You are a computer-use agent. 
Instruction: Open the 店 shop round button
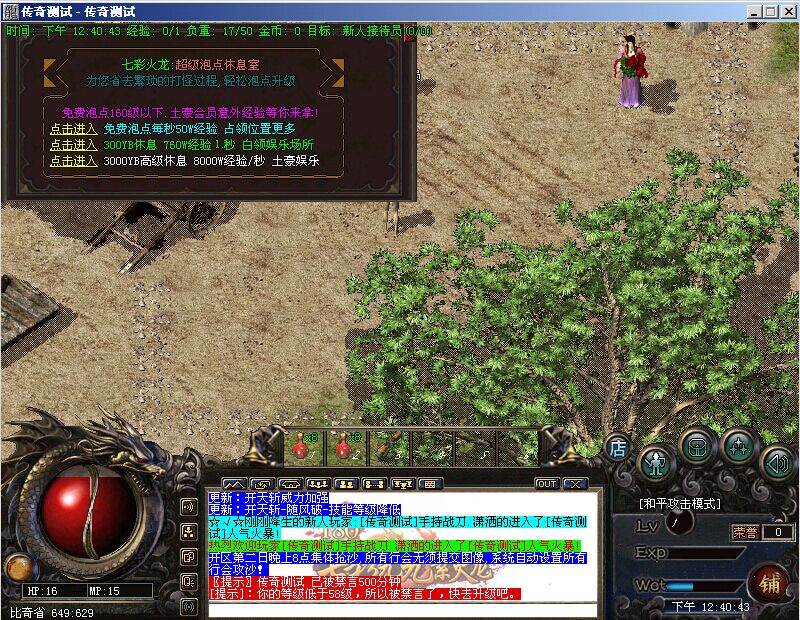618,446
